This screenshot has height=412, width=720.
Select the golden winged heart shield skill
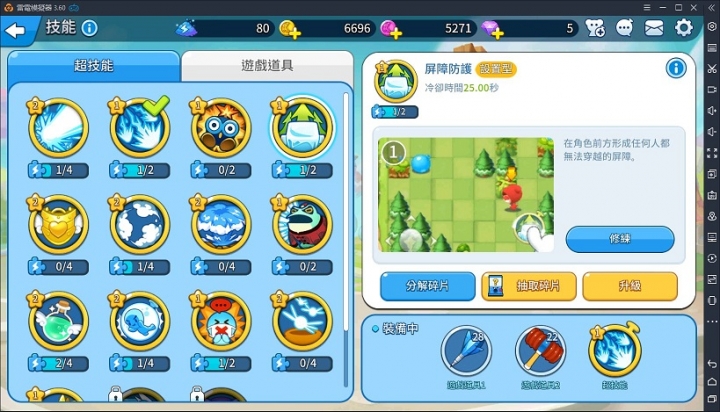(58, 225)
